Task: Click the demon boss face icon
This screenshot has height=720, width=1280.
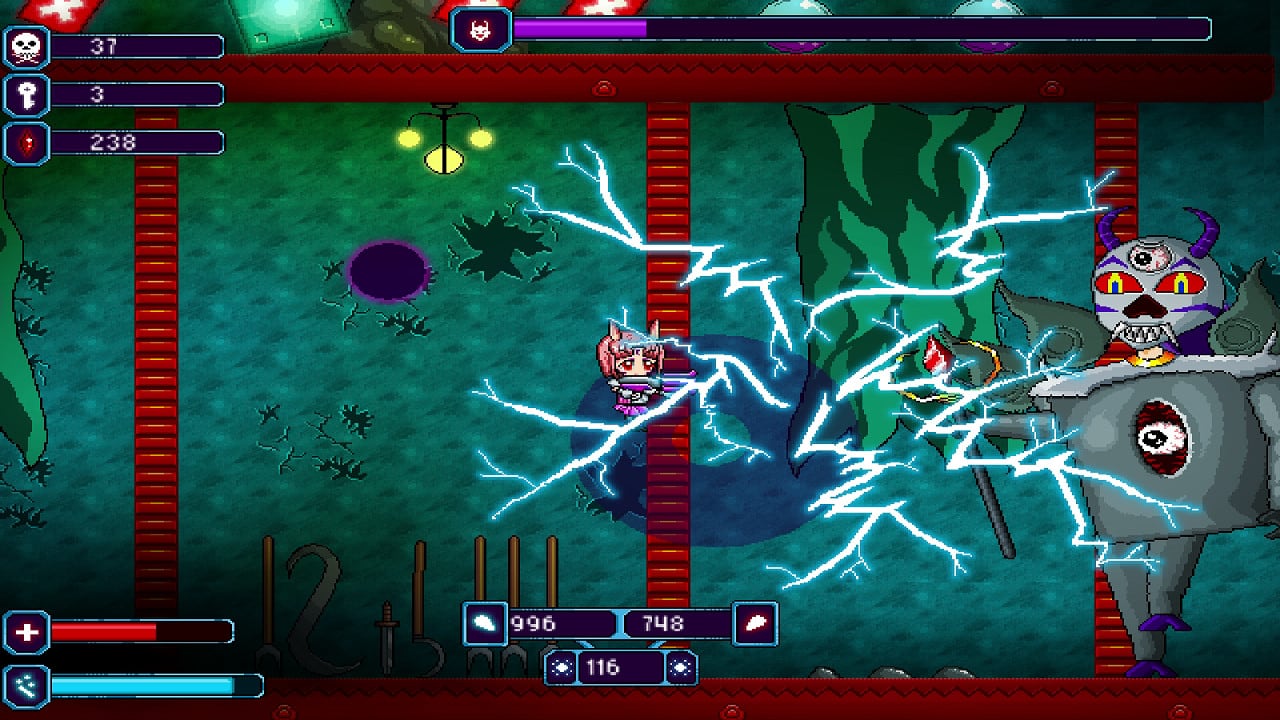Action: 481,30
